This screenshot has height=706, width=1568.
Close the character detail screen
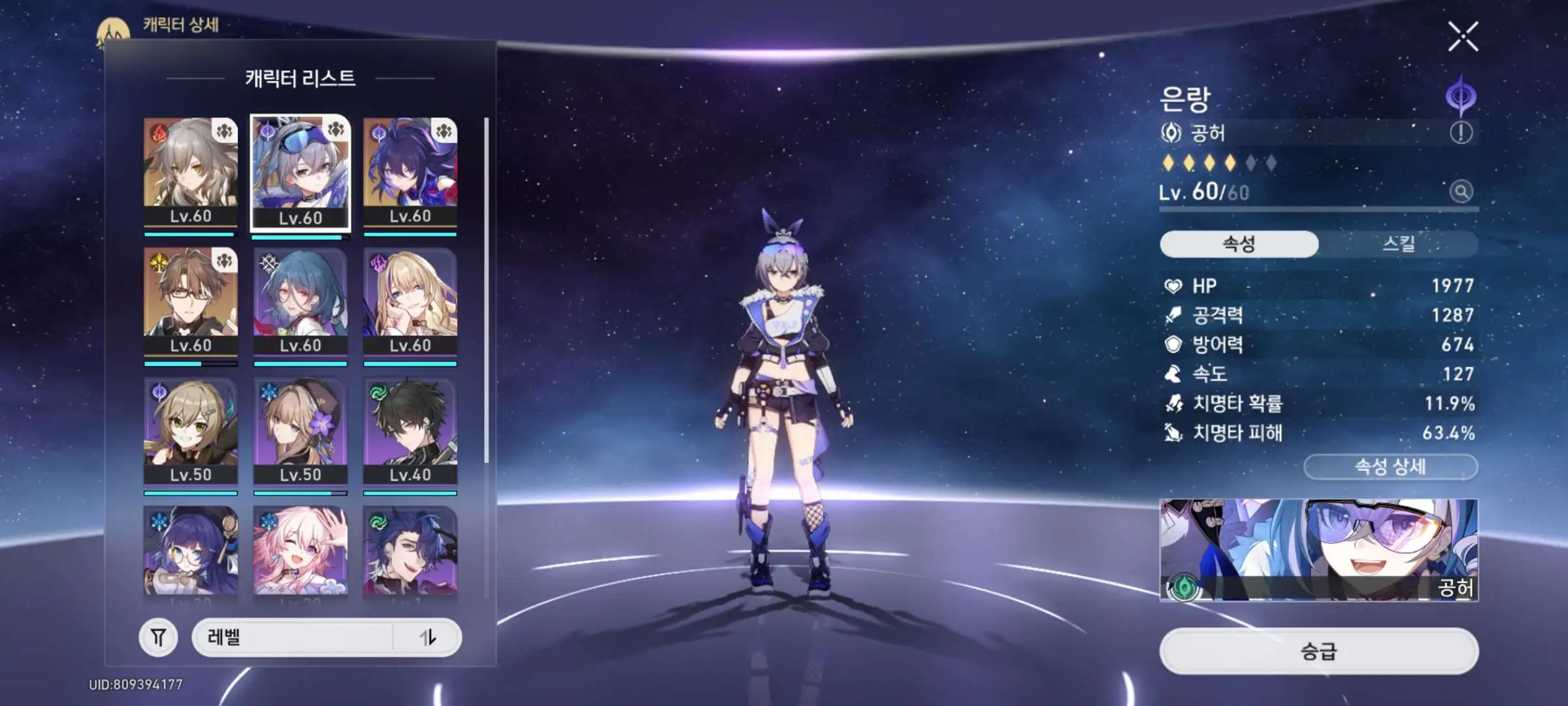(x=1462, y=37)
